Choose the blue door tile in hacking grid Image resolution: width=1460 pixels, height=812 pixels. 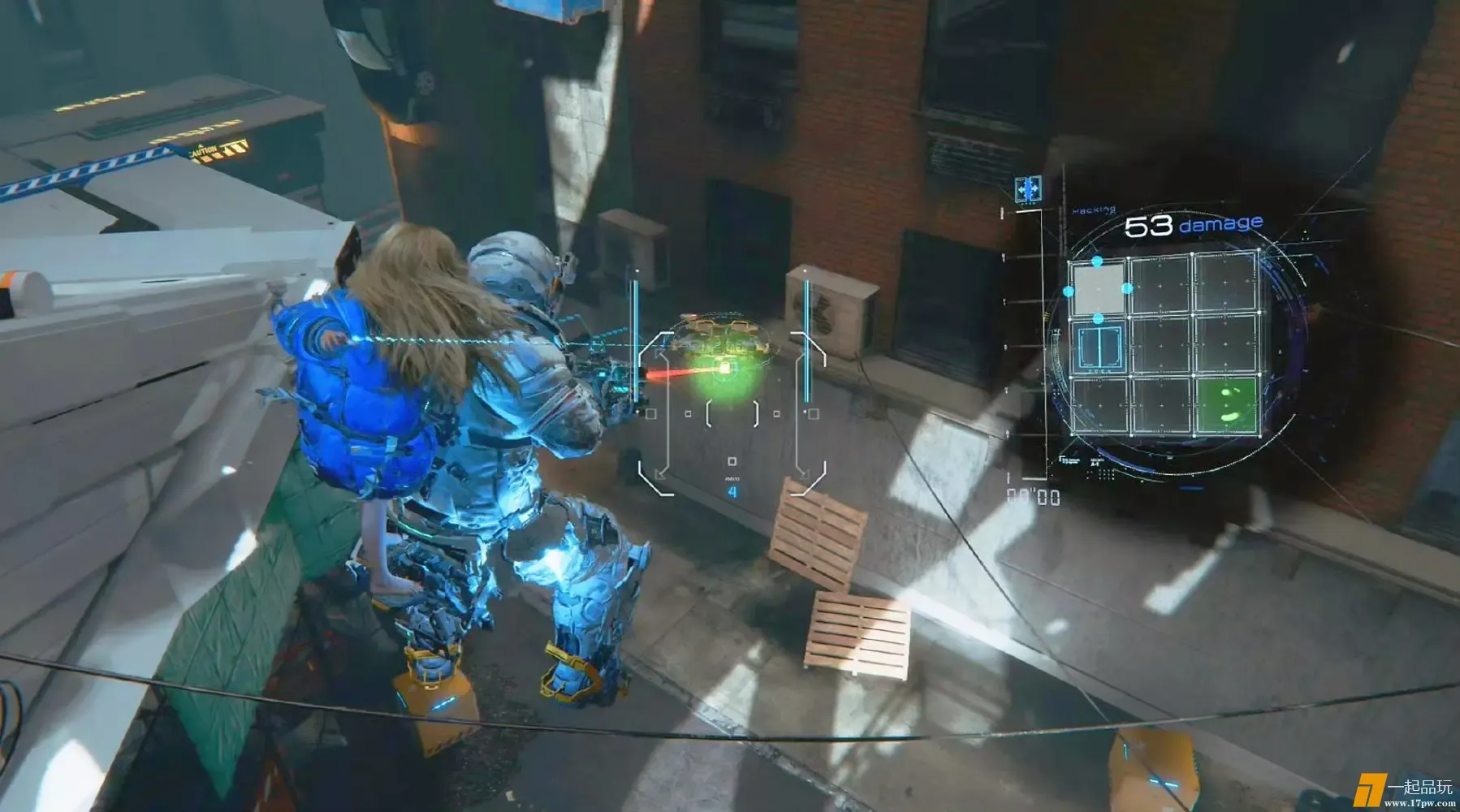click(1099, 346)
